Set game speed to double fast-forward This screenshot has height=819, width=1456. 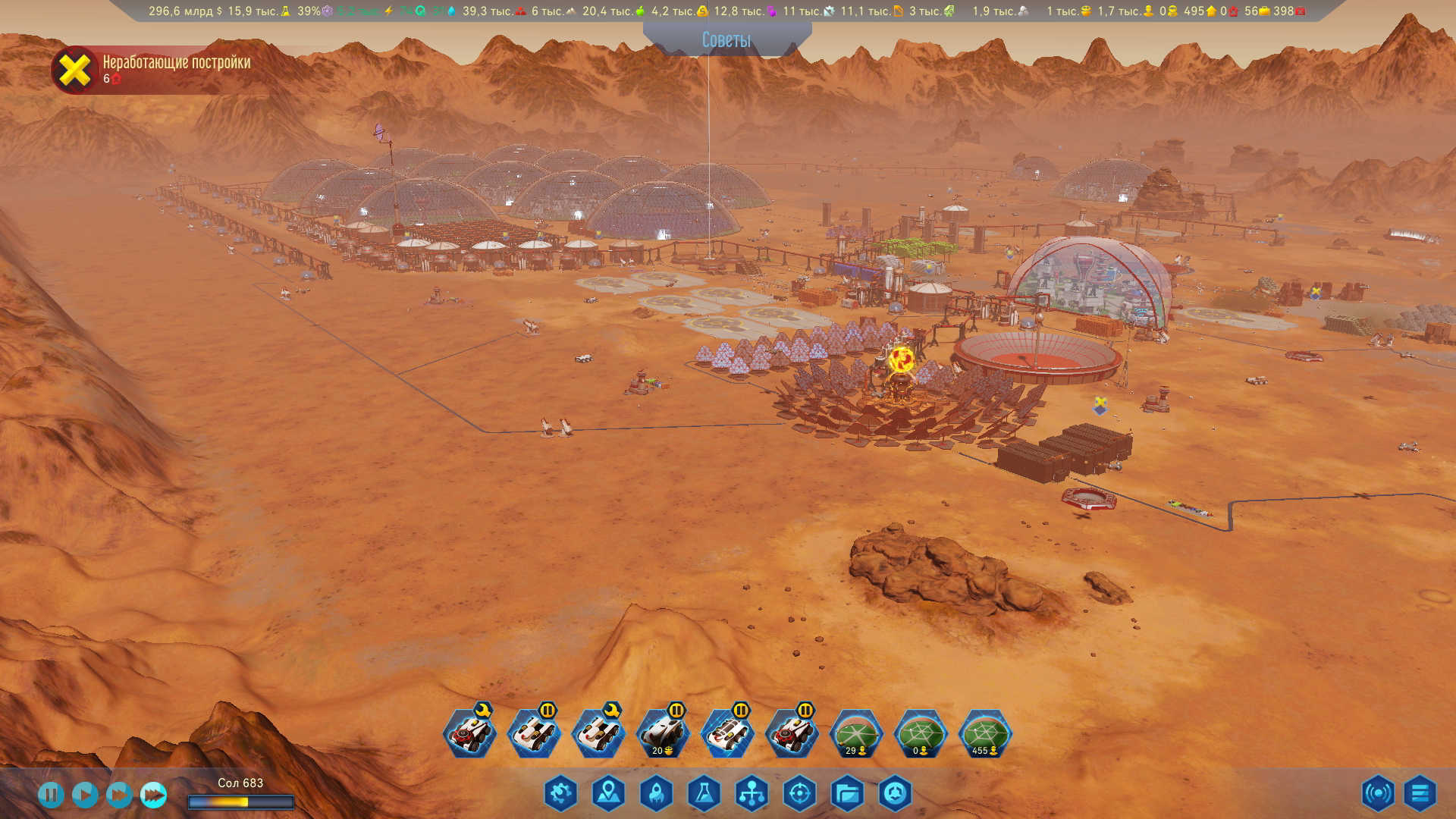tap(119, 795)
